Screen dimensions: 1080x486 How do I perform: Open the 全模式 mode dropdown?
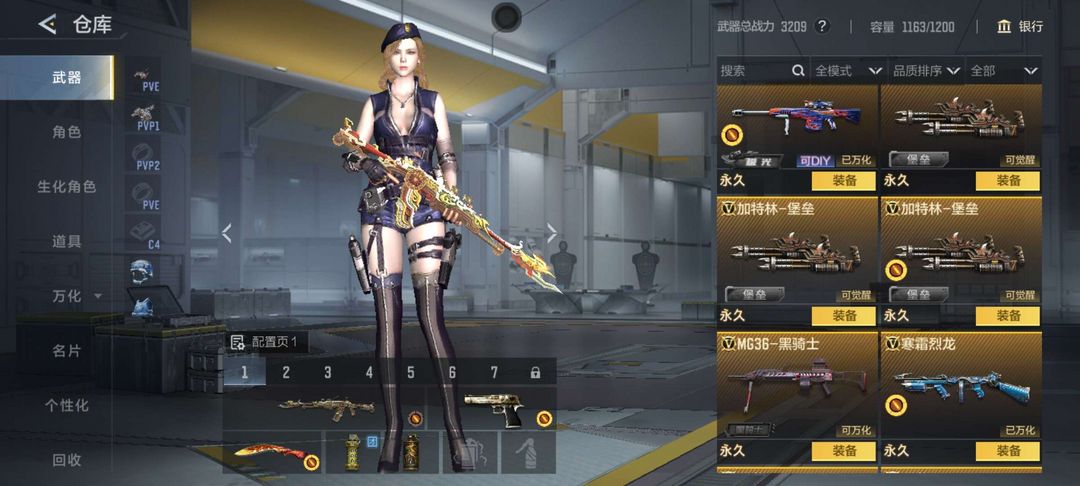[847, 71]
